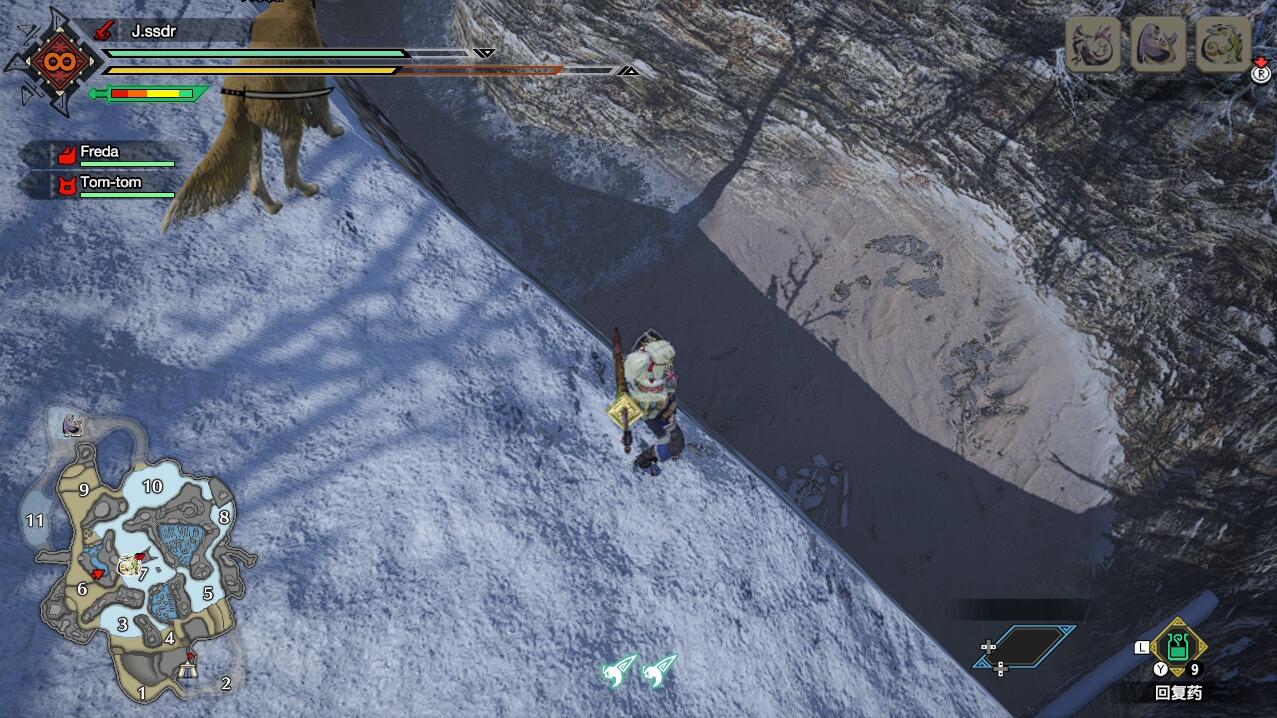
Task: Click the purple monster marker on minimap
Action: [72, 424]
